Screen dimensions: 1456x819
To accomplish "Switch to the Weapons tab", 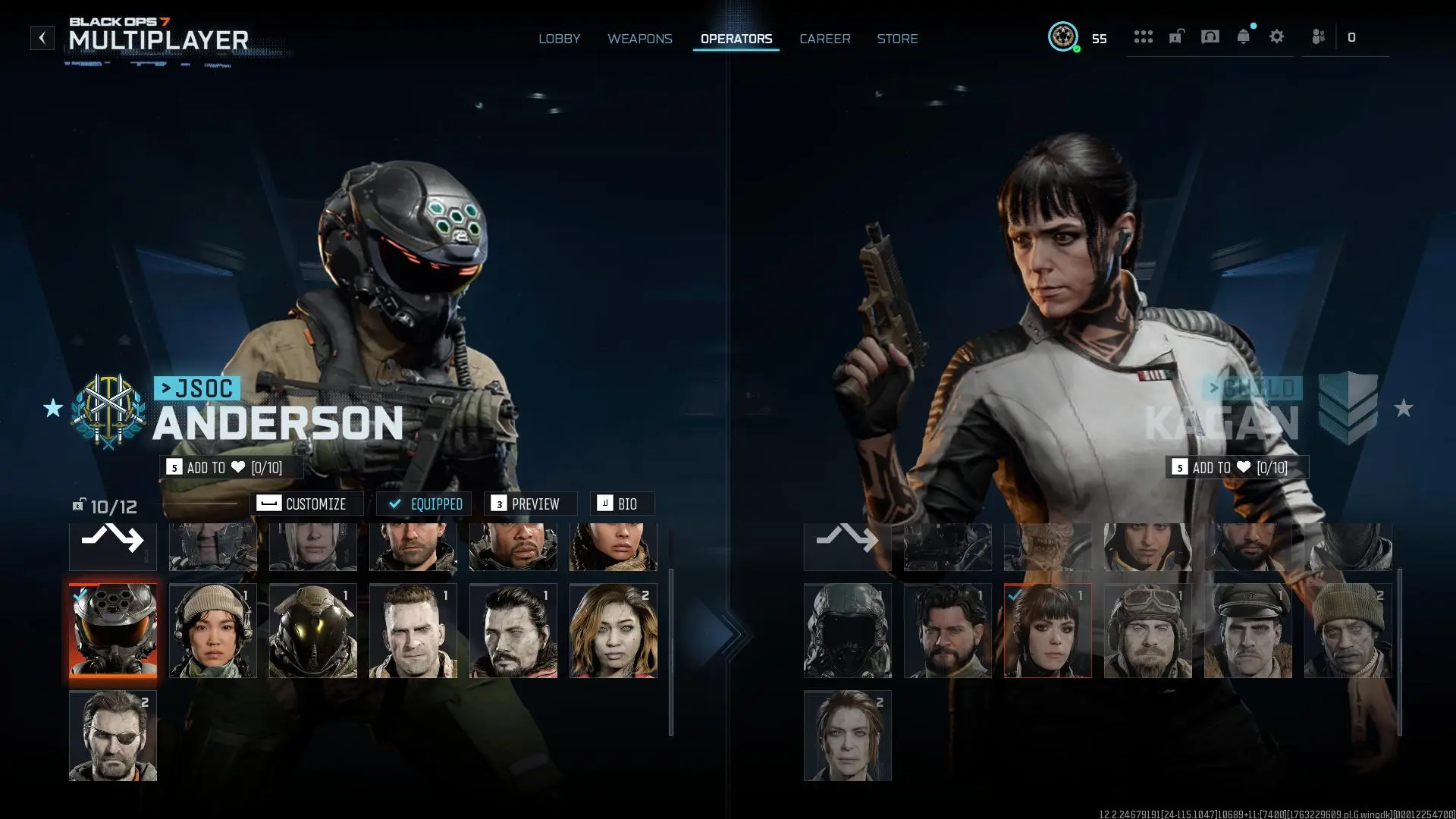I will pos(640,39).
